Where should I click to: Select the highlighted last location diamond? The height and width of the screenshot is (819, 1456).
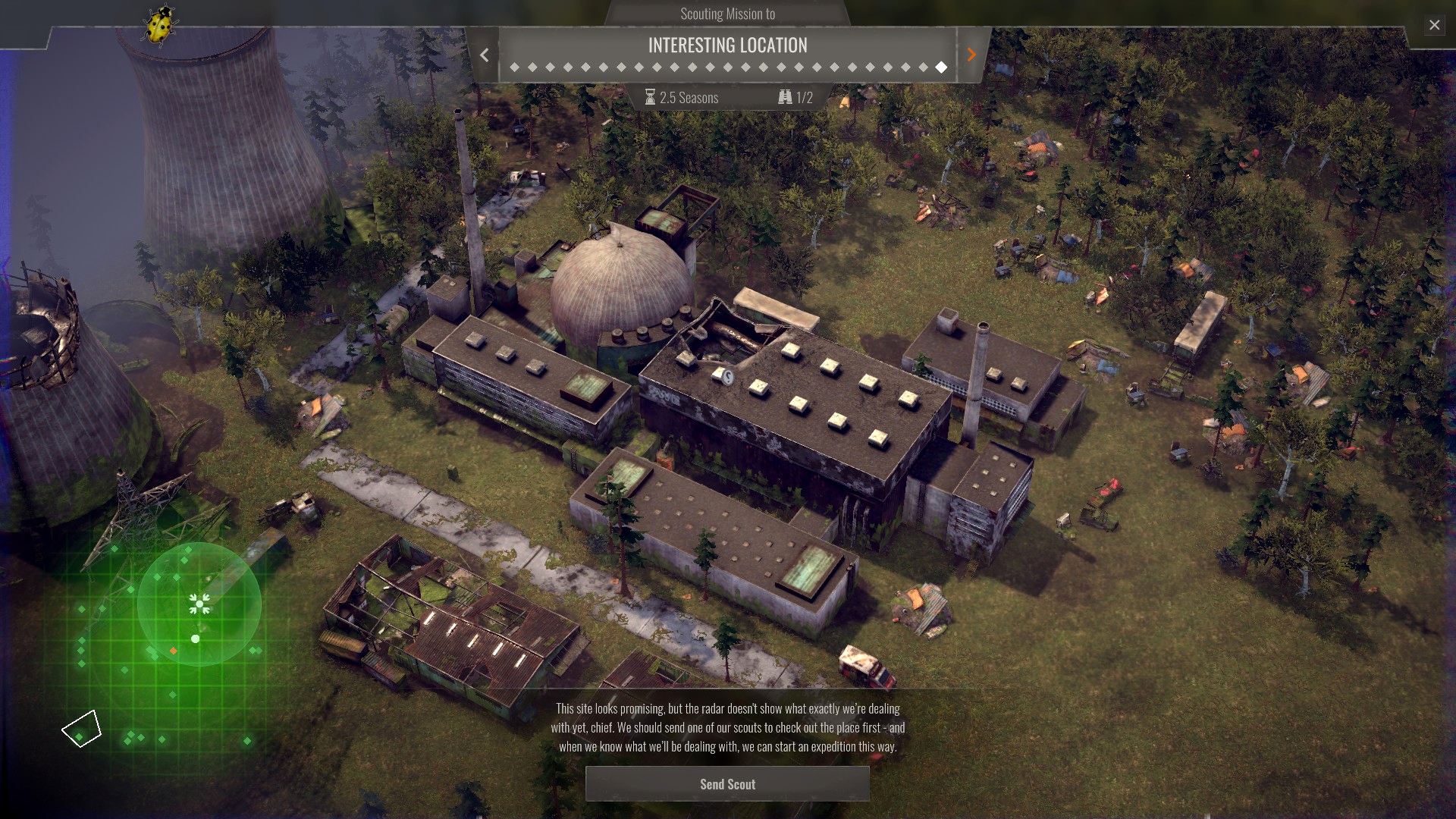941,67
